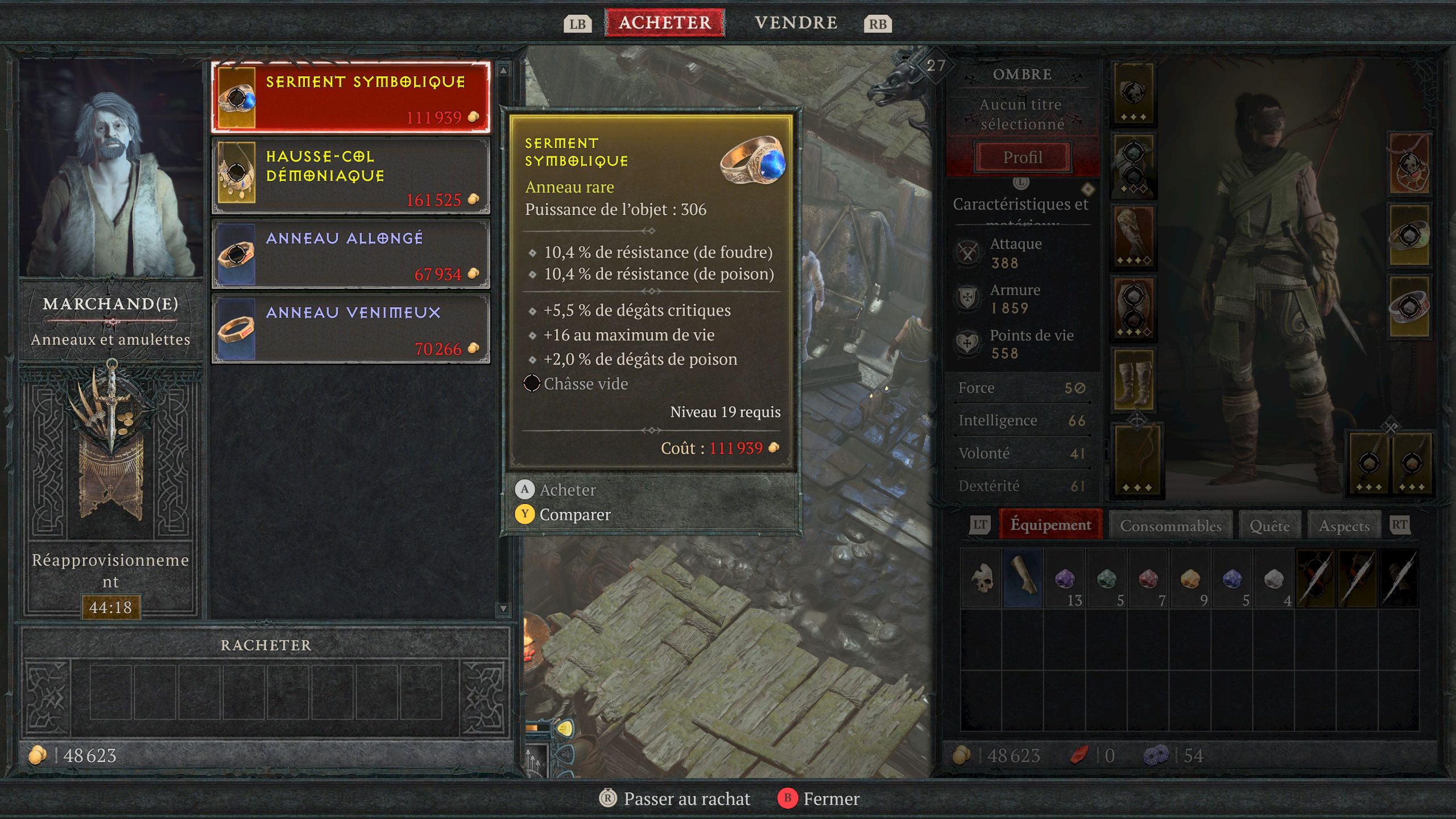Click the Acheter option under the tooltip
The image size is (1456, 819).
tap(567, 490)
